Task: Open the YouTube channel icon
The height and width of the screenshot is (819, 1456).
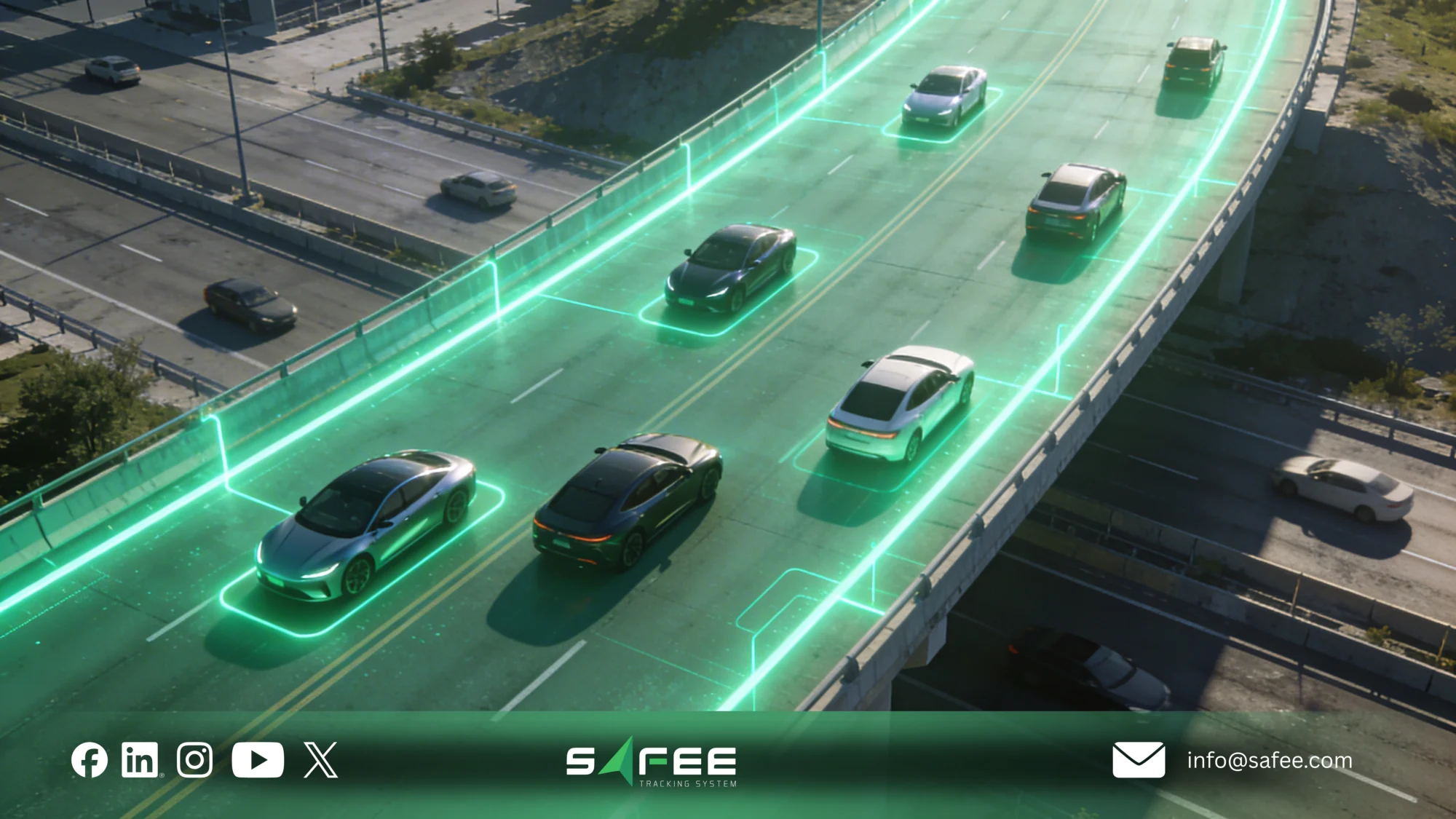Action: point(258,760)
